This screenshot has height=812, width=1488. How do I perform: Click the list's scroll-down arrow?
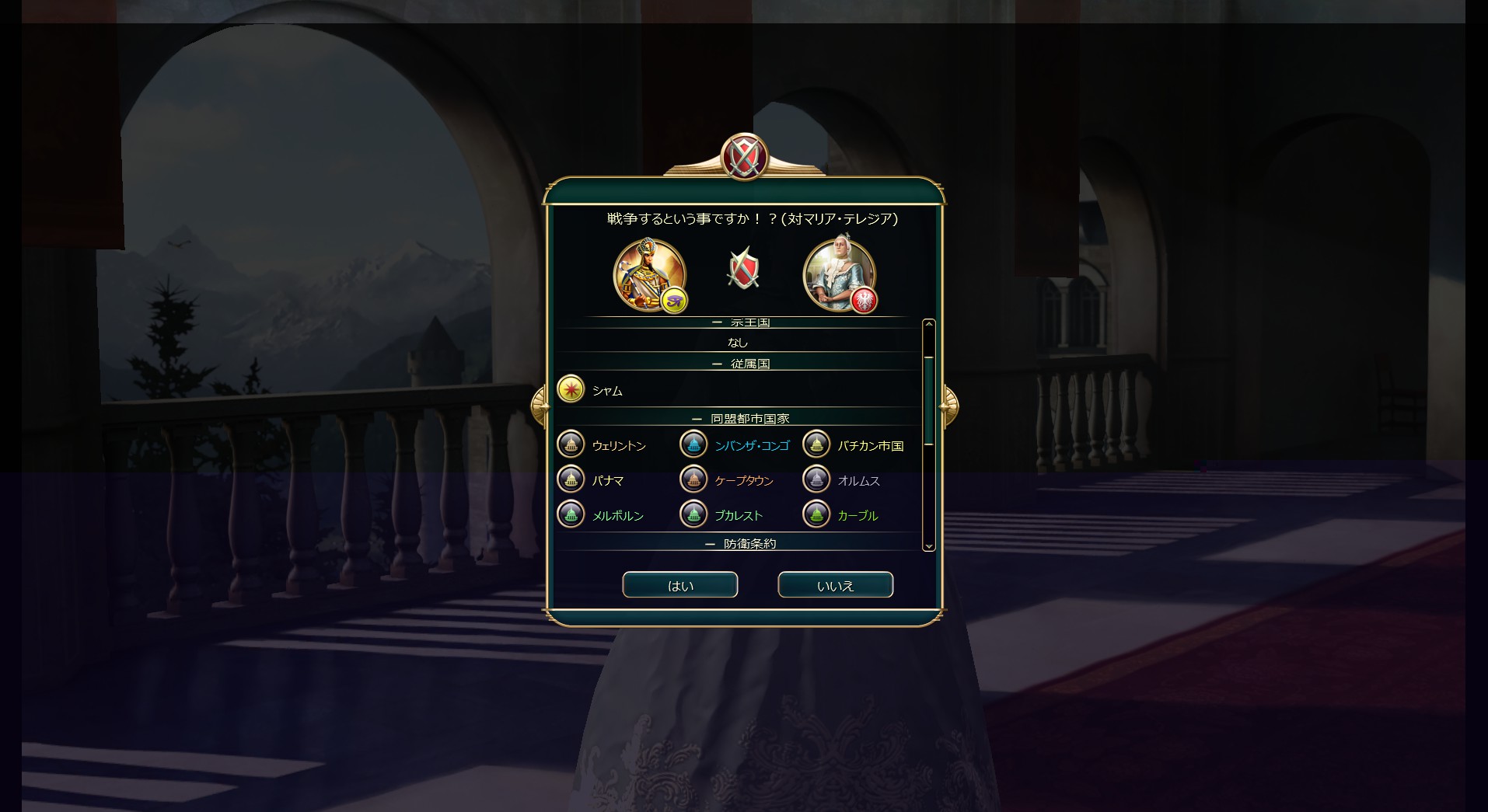pyautogui.click(x=928, y=546)
